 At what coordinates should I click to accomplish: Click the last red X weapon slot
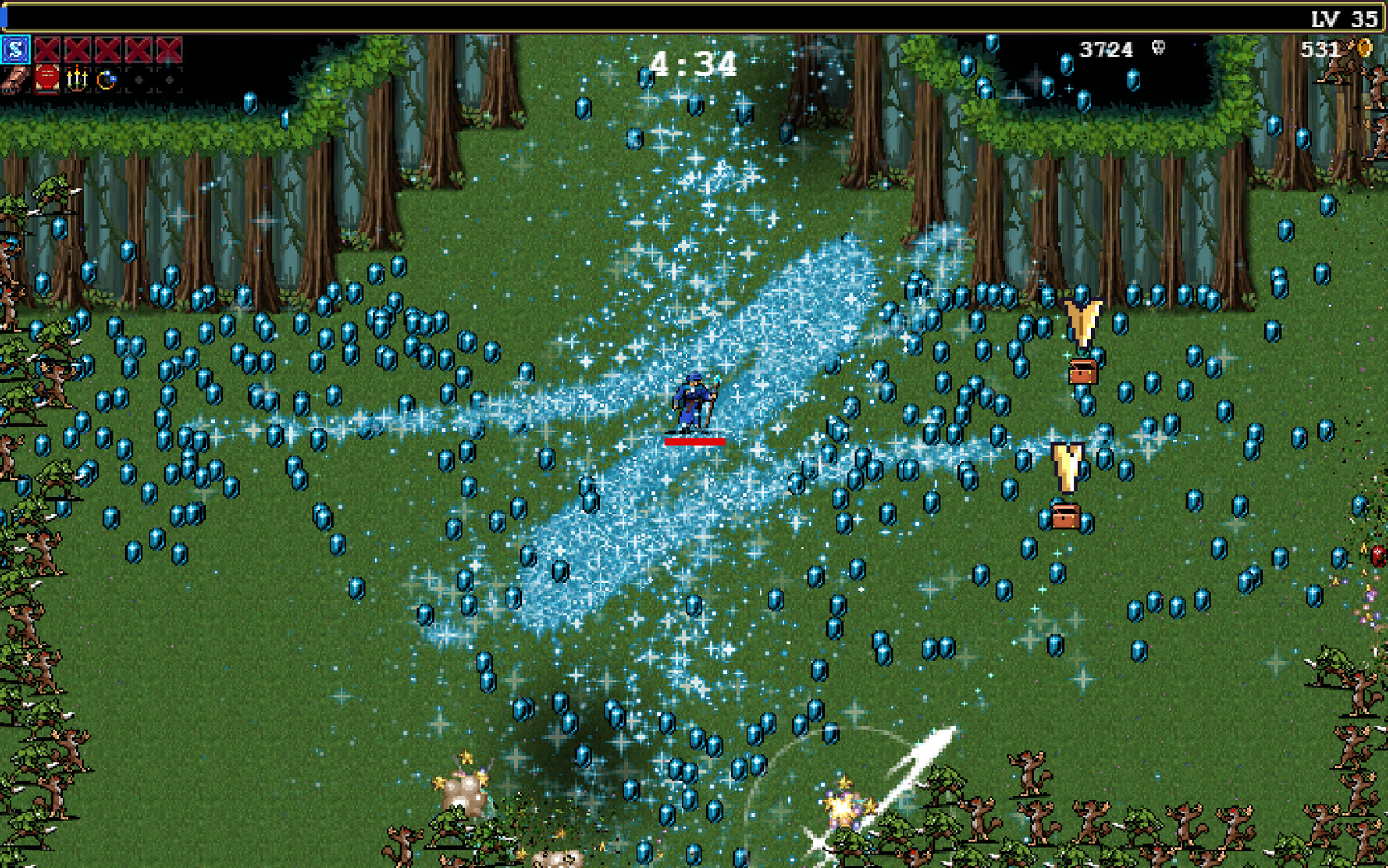166,49
